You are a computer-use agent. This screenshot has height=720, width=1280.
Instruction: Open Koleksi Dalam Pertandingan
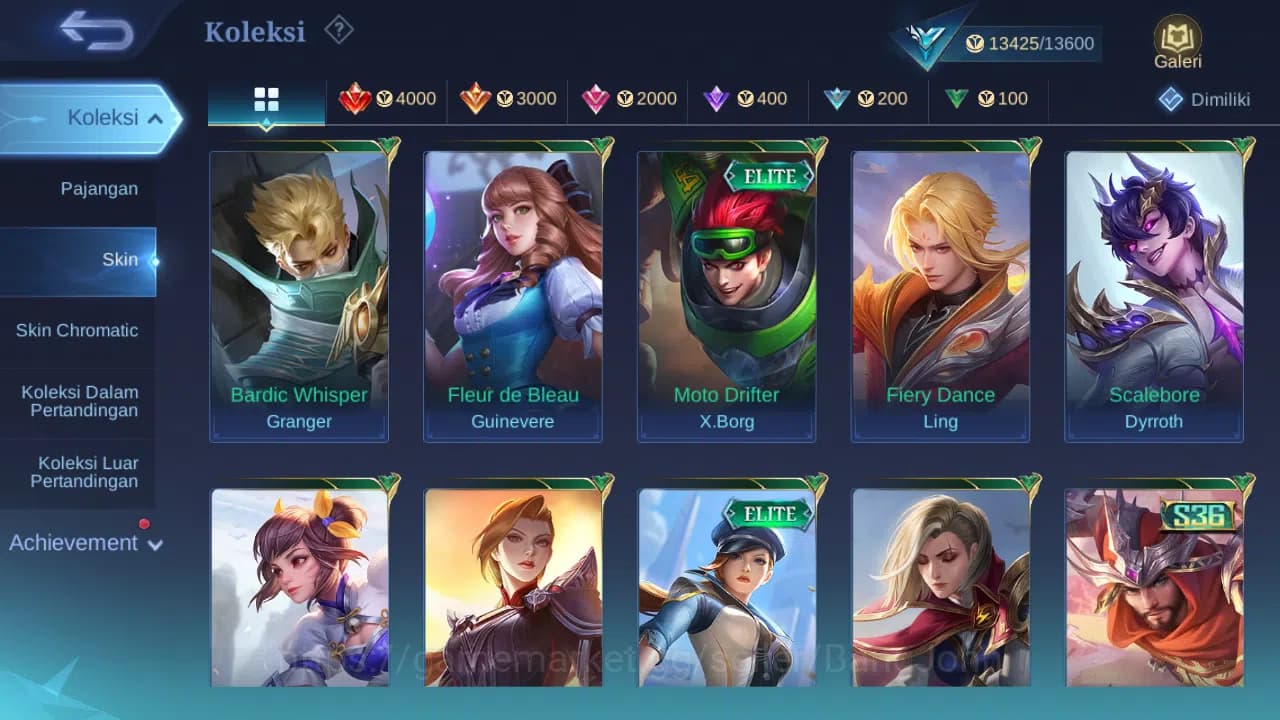point(80,401)
